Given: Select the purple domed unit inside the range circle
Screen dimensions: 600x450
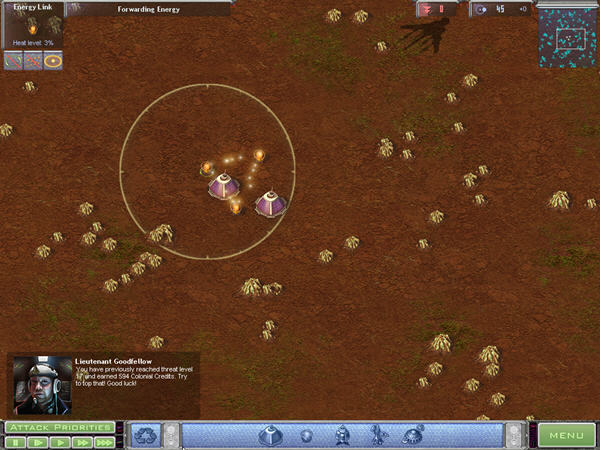Looking at the screenshot, I should click(x=223, y=185).
